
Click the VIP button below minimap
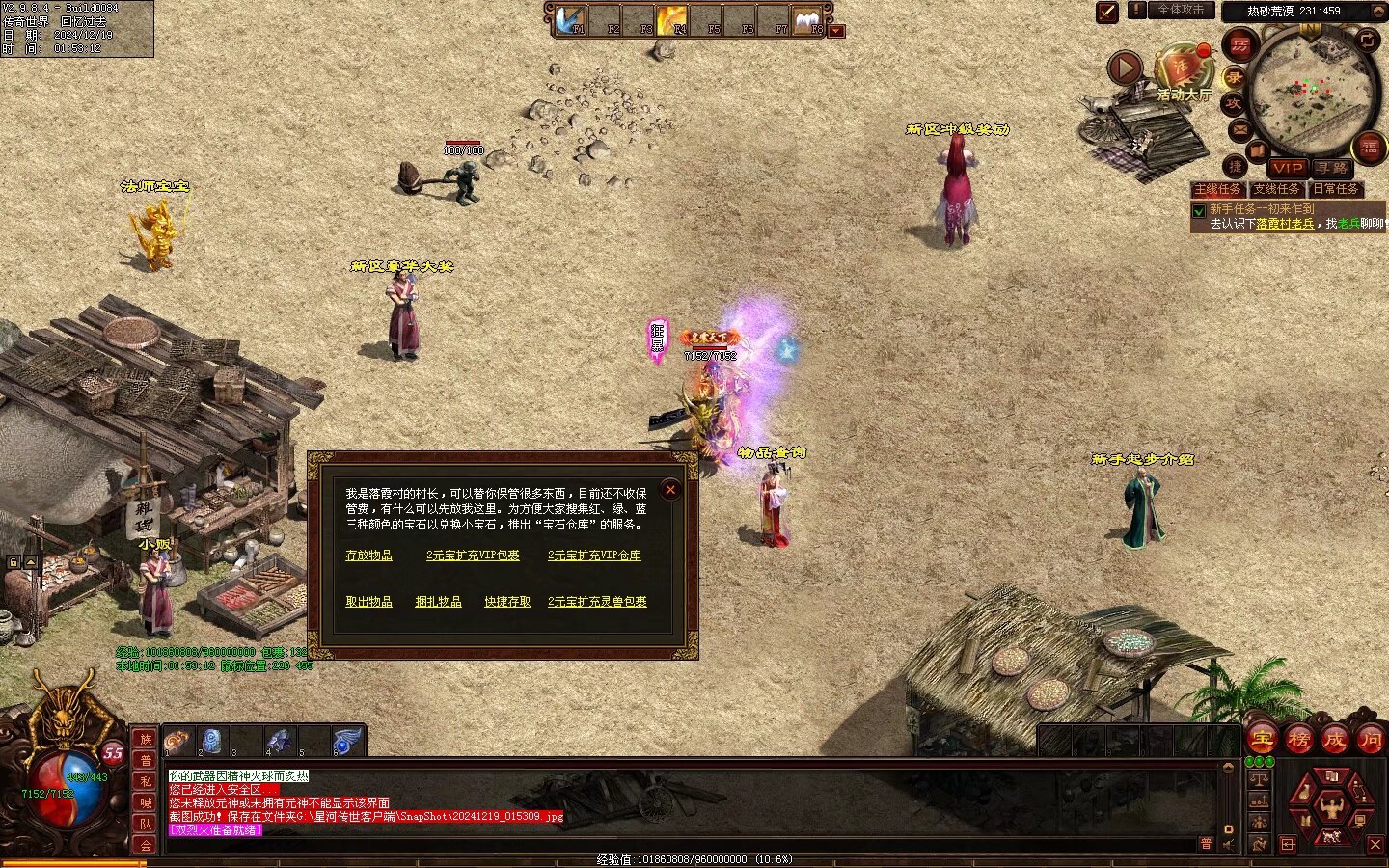(x=1287, y=168)
